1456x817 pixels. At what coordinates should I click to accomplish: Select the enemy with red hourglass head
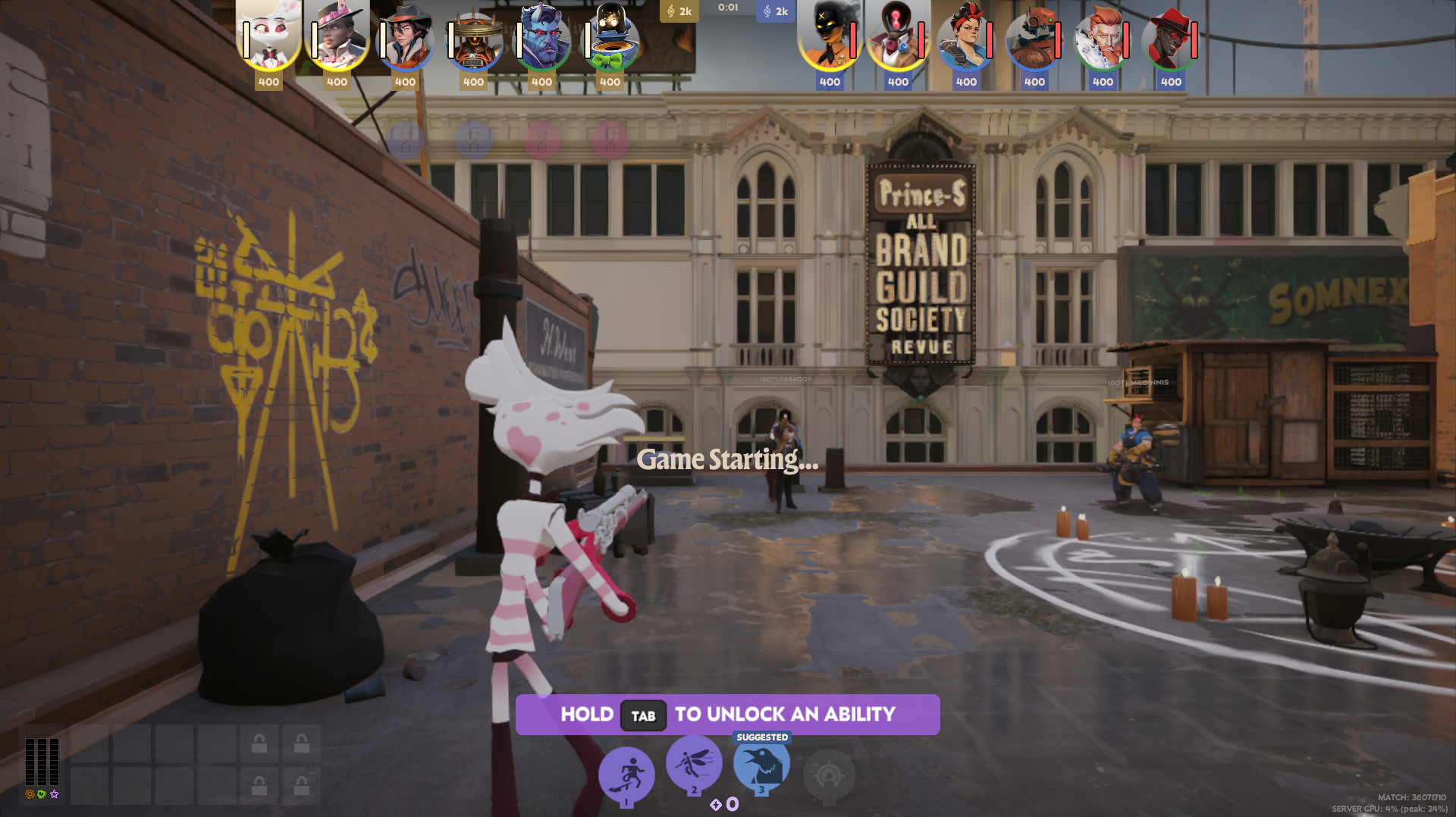tap(899, 36)
